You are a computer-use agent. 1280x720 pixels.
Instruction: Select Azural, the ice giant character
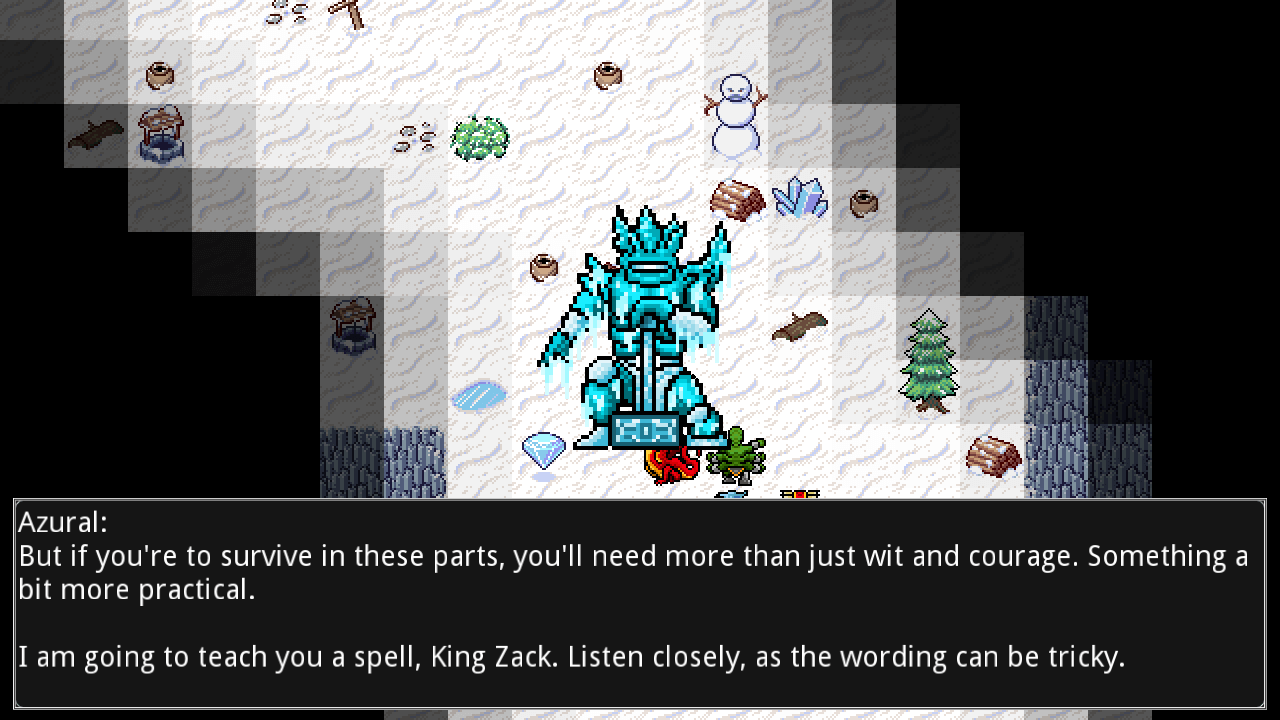click(x=645, y=320)
